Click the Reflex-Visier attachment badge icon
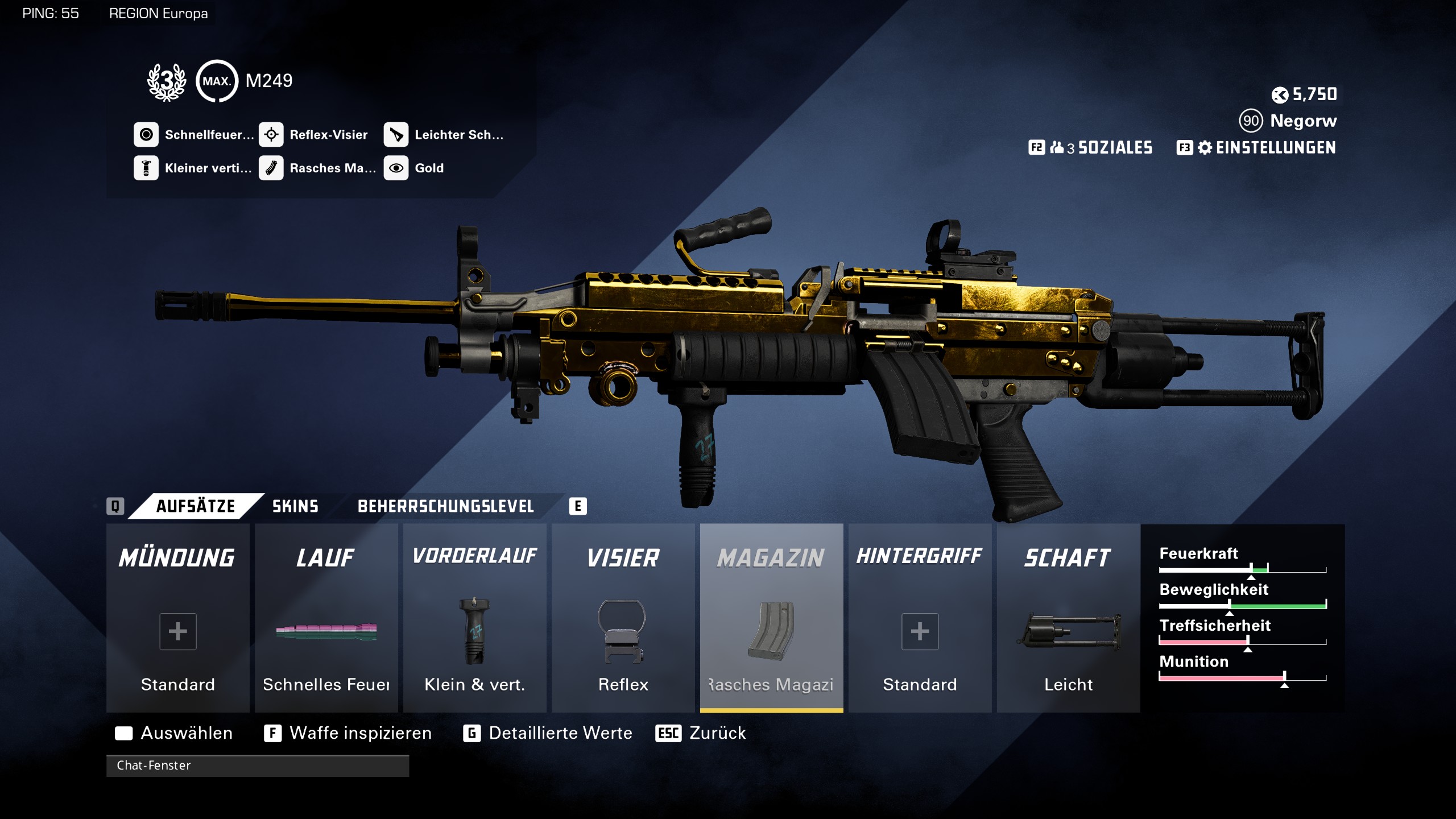The width and height of the screenshot is (1456, 819). pyautogui.click(x=272, y=134)
